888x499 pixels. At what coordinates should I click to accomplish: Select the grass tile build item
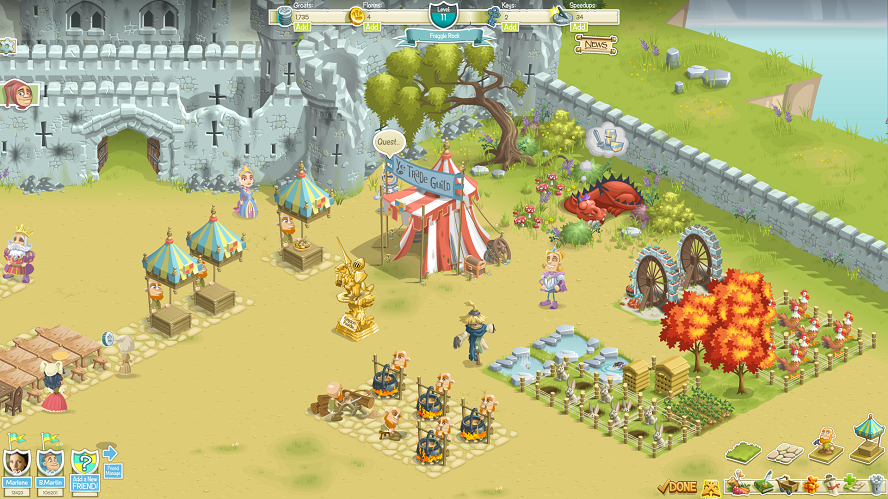[x=741, y=453]
